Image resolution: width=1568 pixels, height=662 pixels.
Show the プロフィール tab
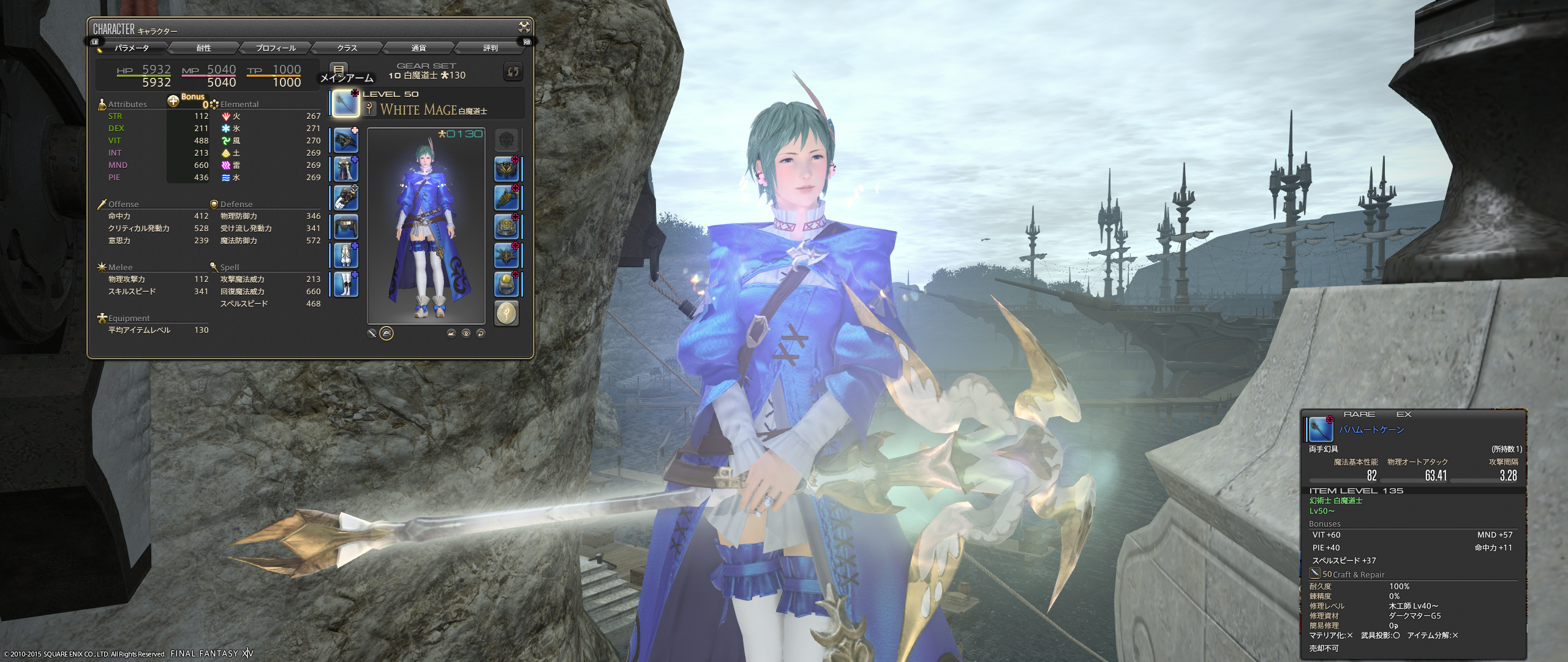pos(276,48)
